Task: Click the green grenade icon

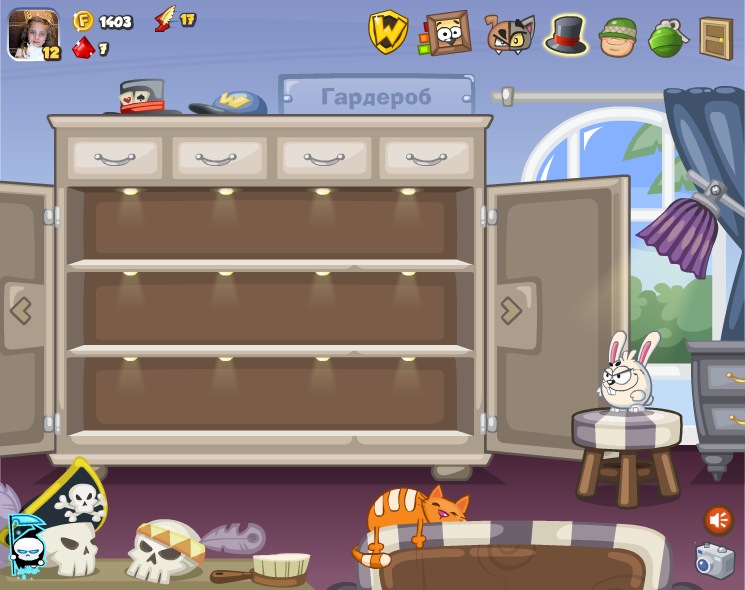Action: point(665,37)
